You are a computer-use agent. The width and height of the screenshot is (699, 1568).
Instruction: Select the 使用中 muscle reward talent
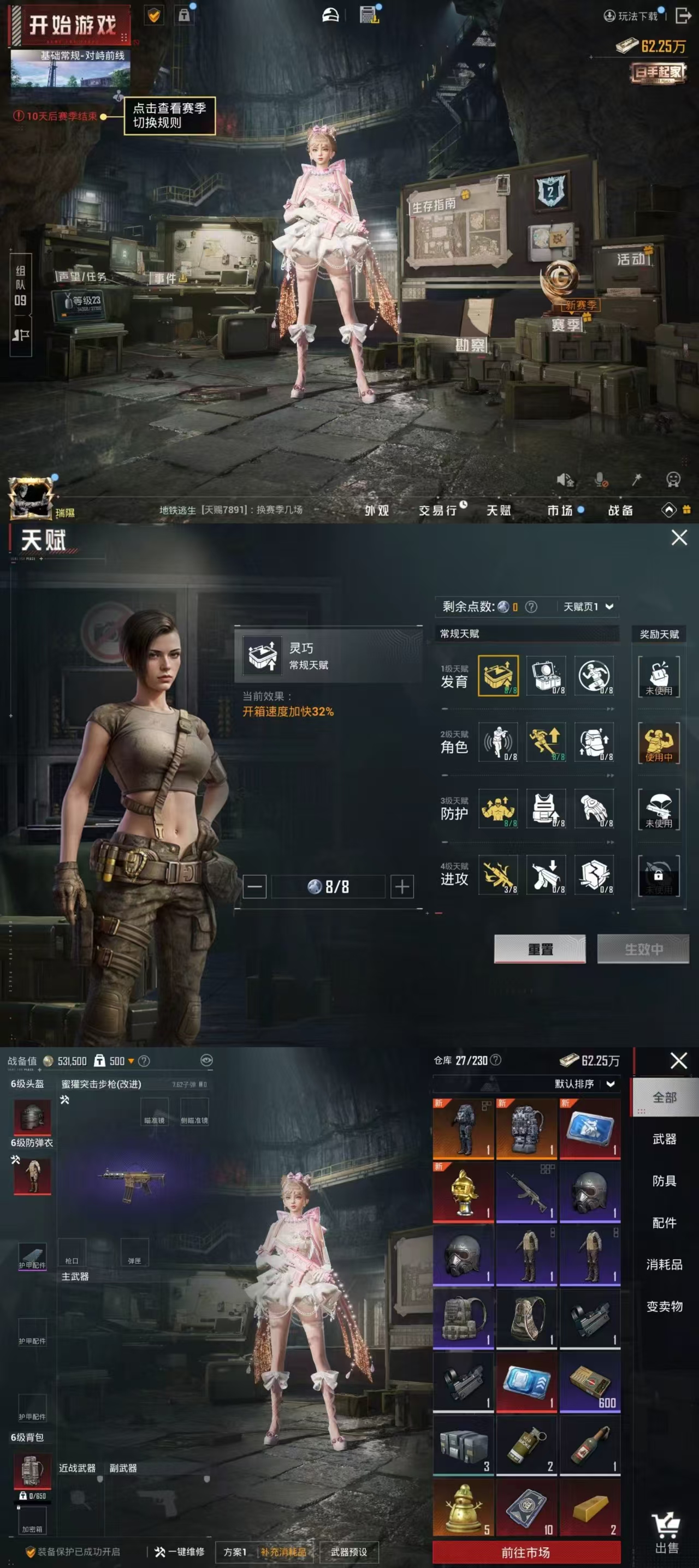pyautogui.click(x=659, y=743)
